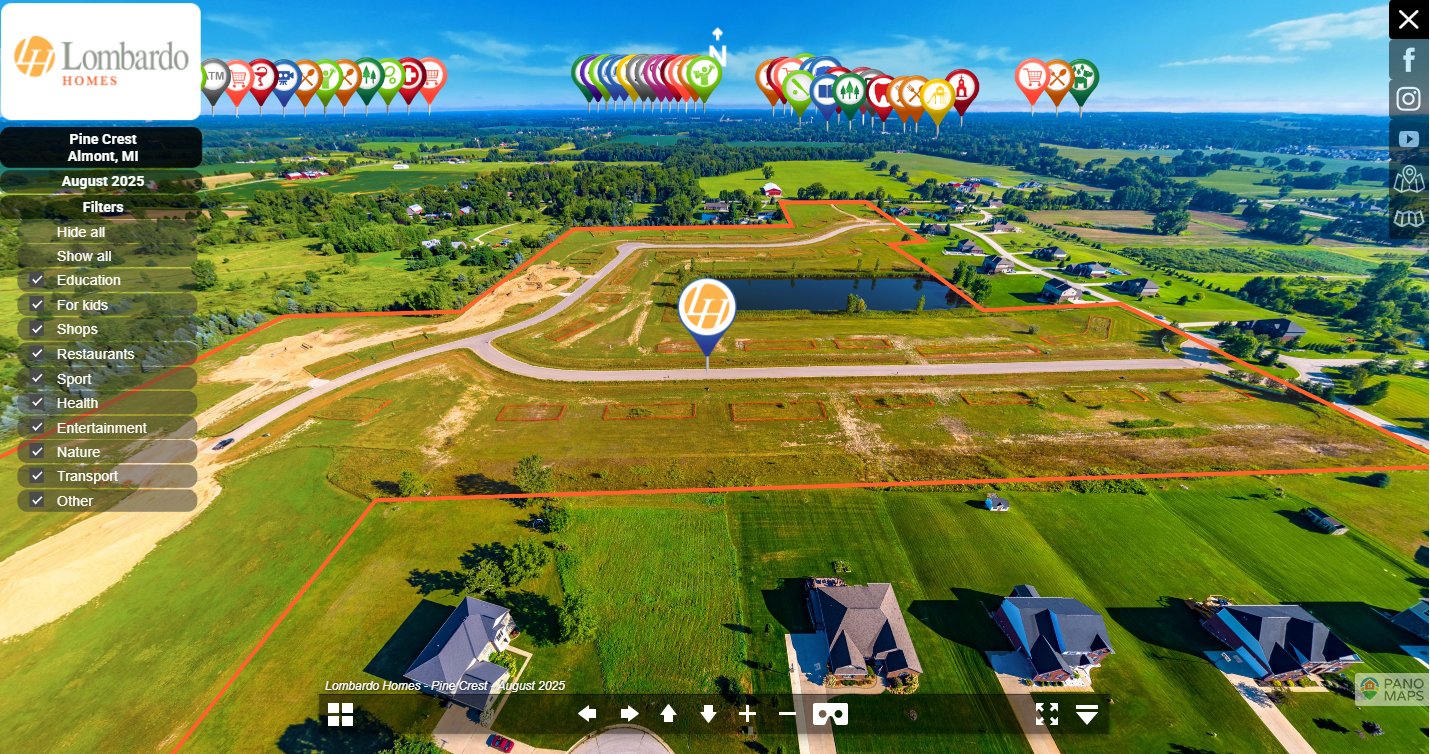Open the Instagram link
Screen dimensions: 1430x754
[x=1409, y=99]
